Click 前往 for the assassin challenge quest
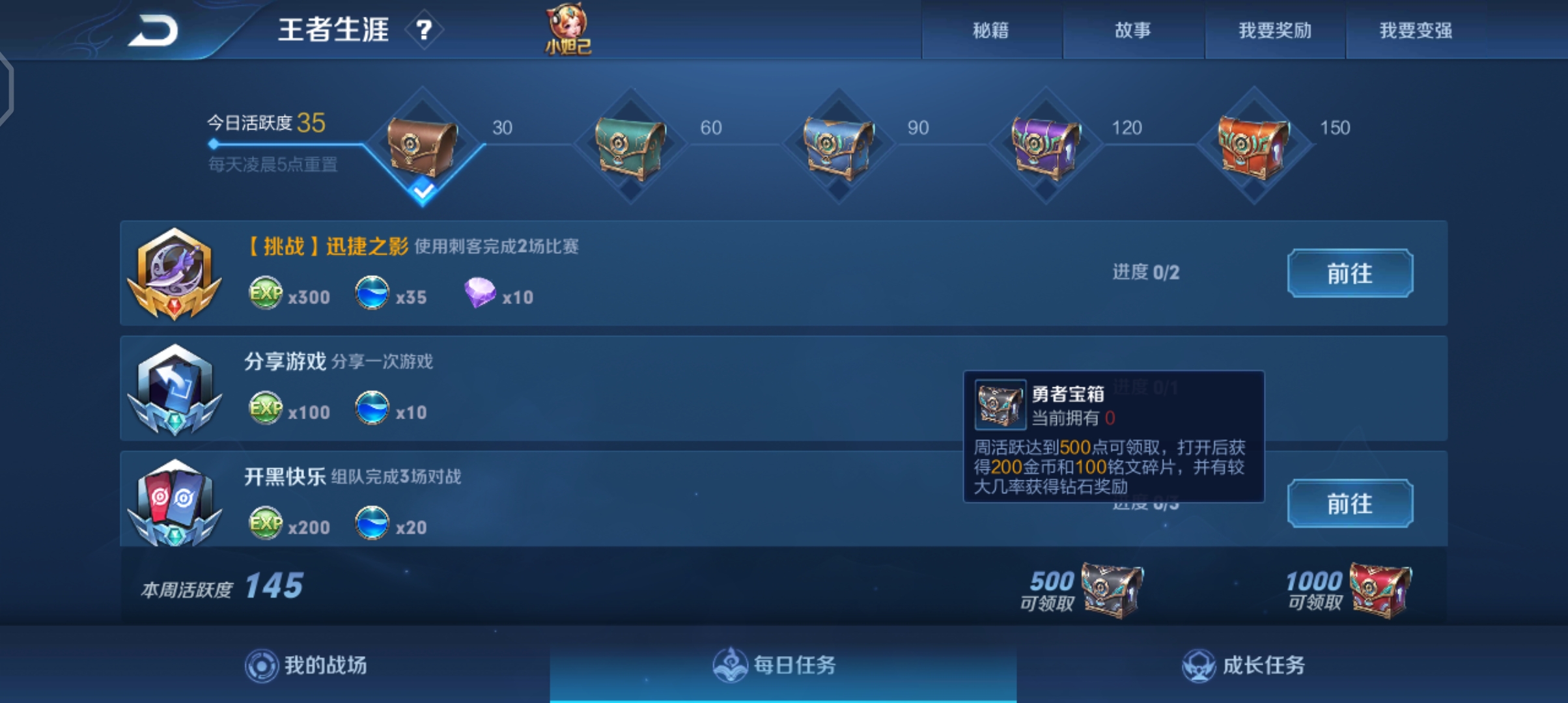 point(1350,273)
